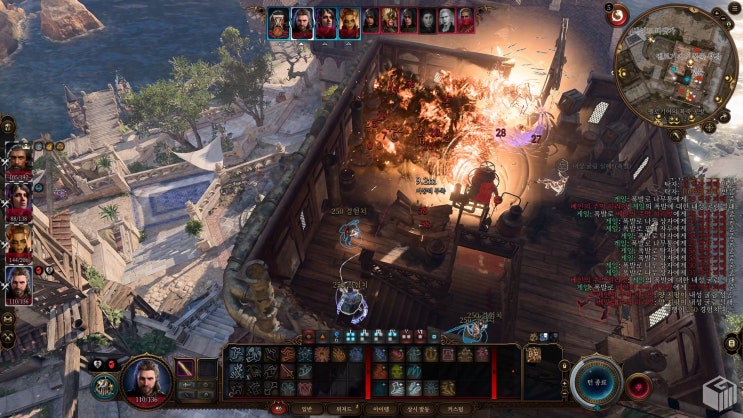Select the bearded party member portrait on the left
743x418 pixels.
(x=20, y=160)
